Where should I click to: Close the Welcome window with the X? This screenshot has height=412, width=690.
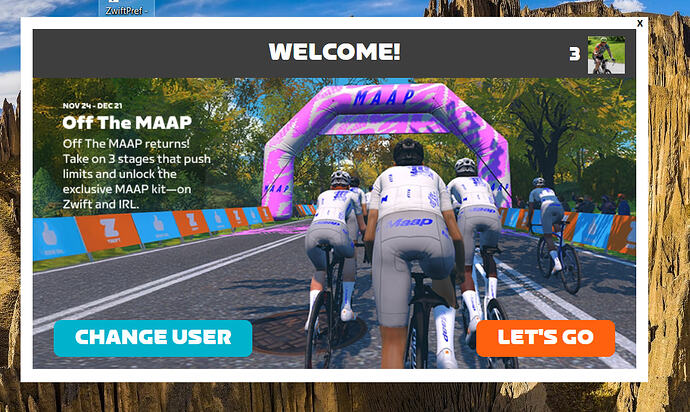click(640, 23)
